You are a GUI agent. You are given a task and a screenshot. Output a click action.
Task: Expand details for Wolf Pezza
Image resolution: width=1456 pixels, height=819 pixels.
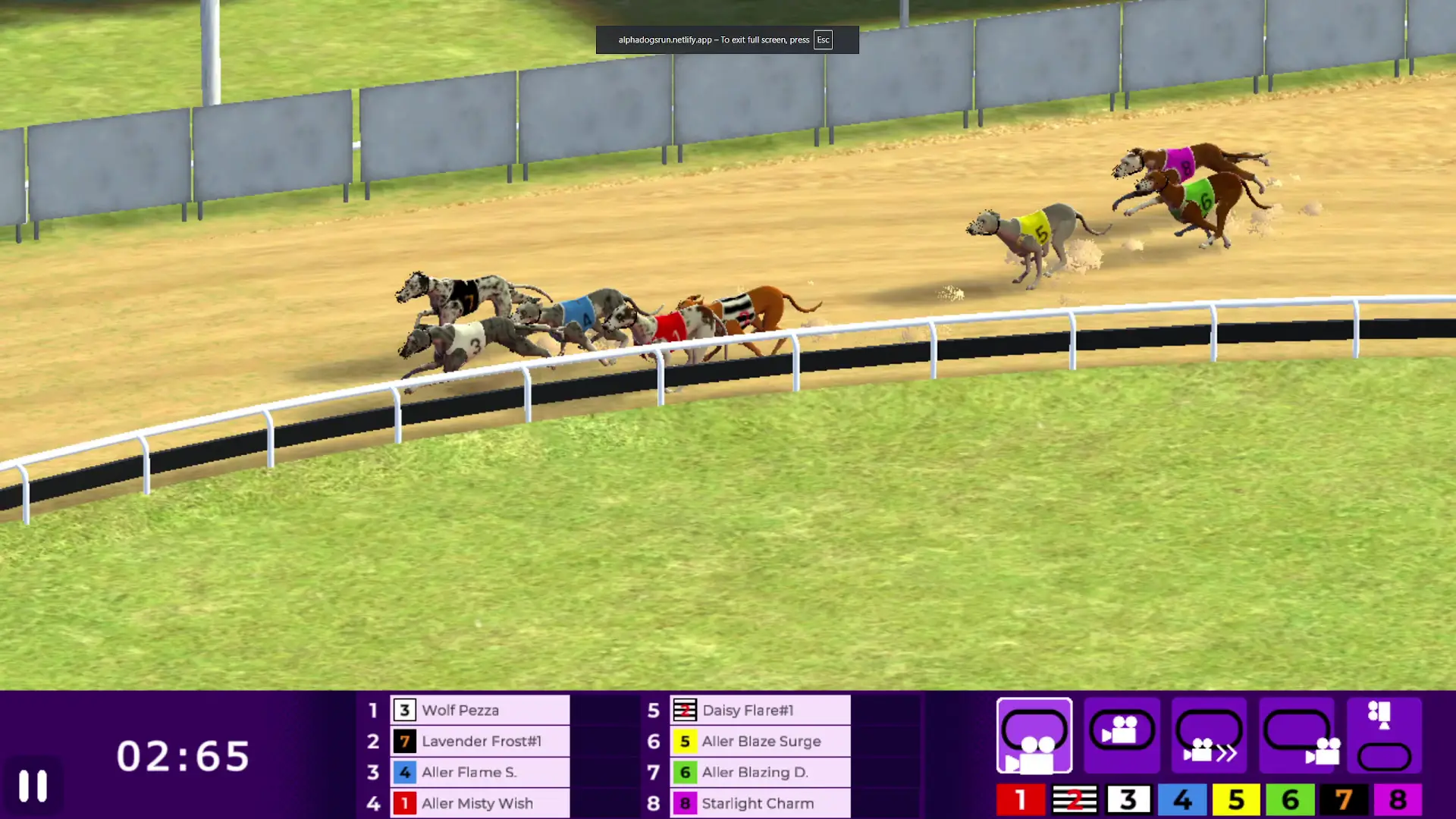[x=479, y=711]
